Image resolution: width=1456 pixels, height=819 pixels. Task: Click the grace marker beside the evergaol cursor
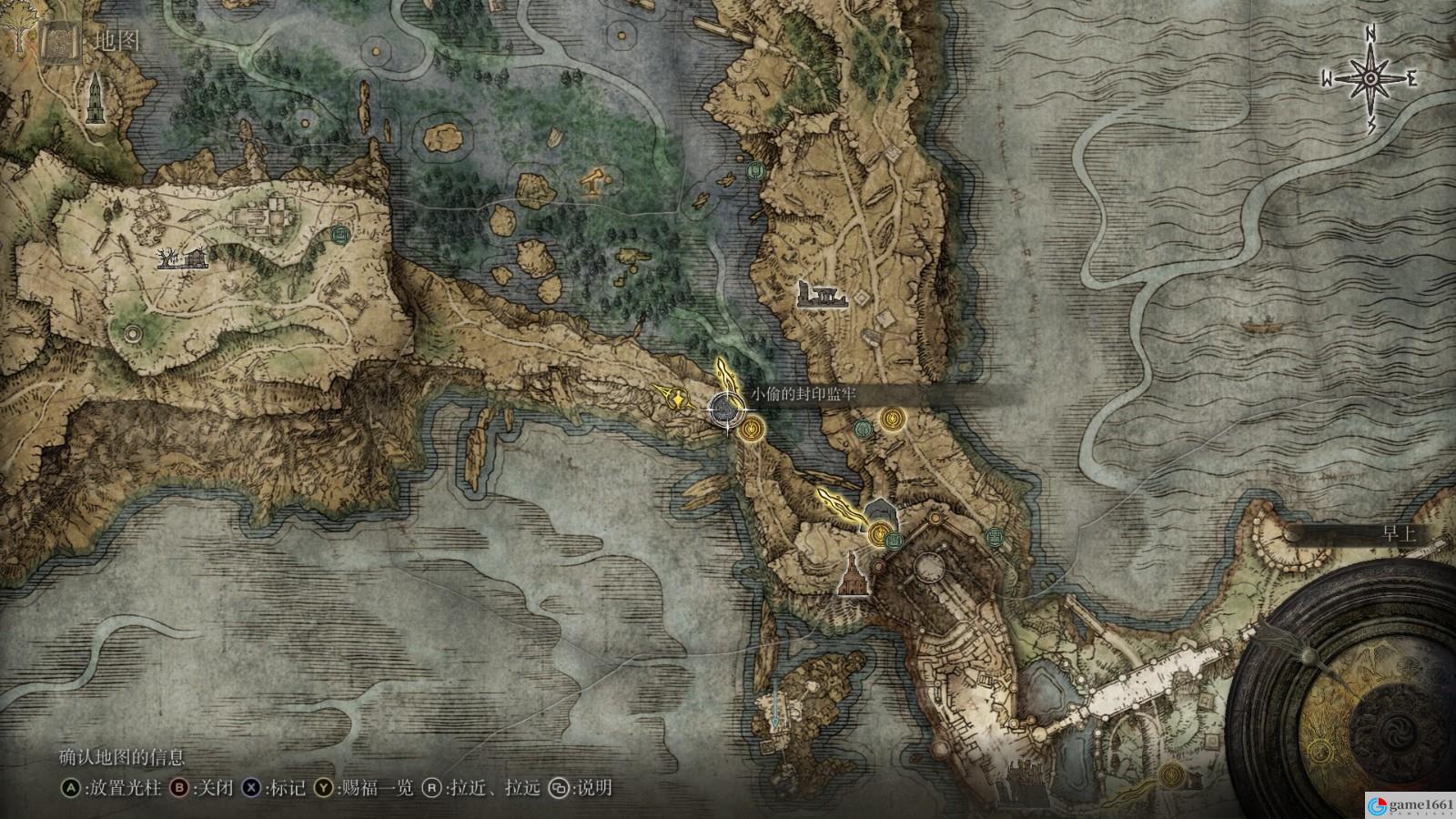751,429
